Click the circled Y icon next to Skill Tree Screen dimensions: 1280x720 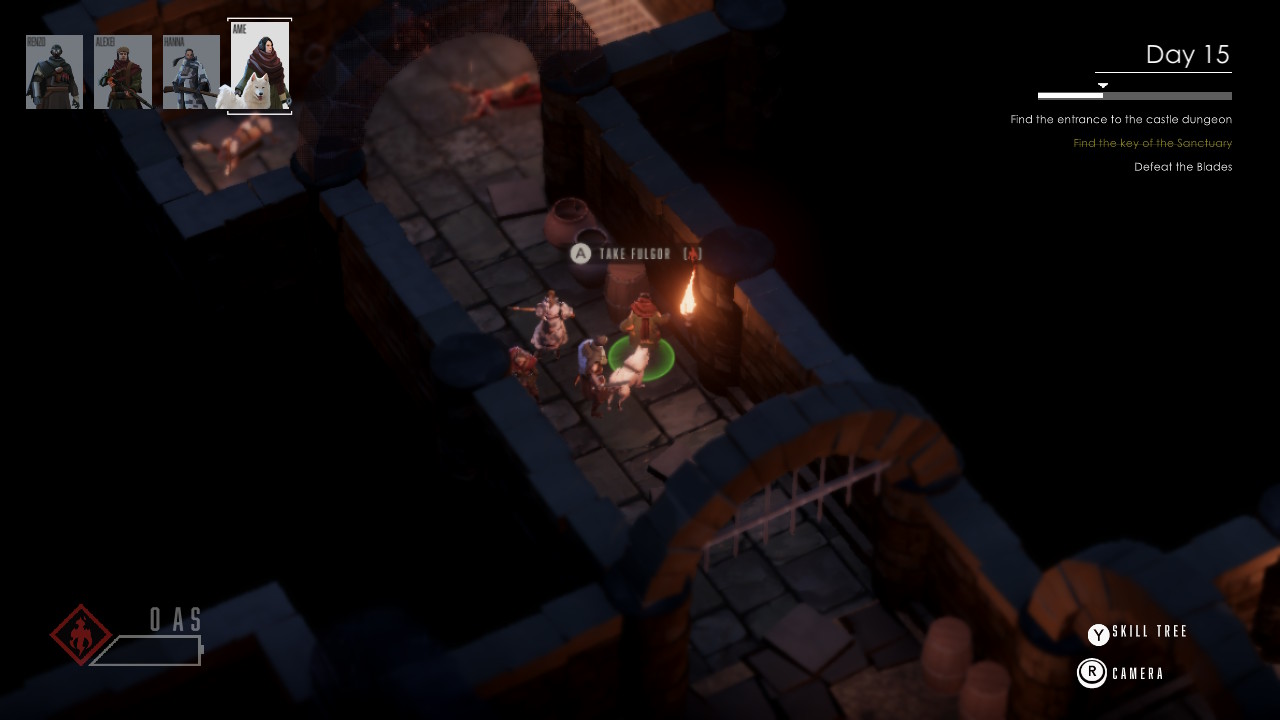click(1096, 633)
